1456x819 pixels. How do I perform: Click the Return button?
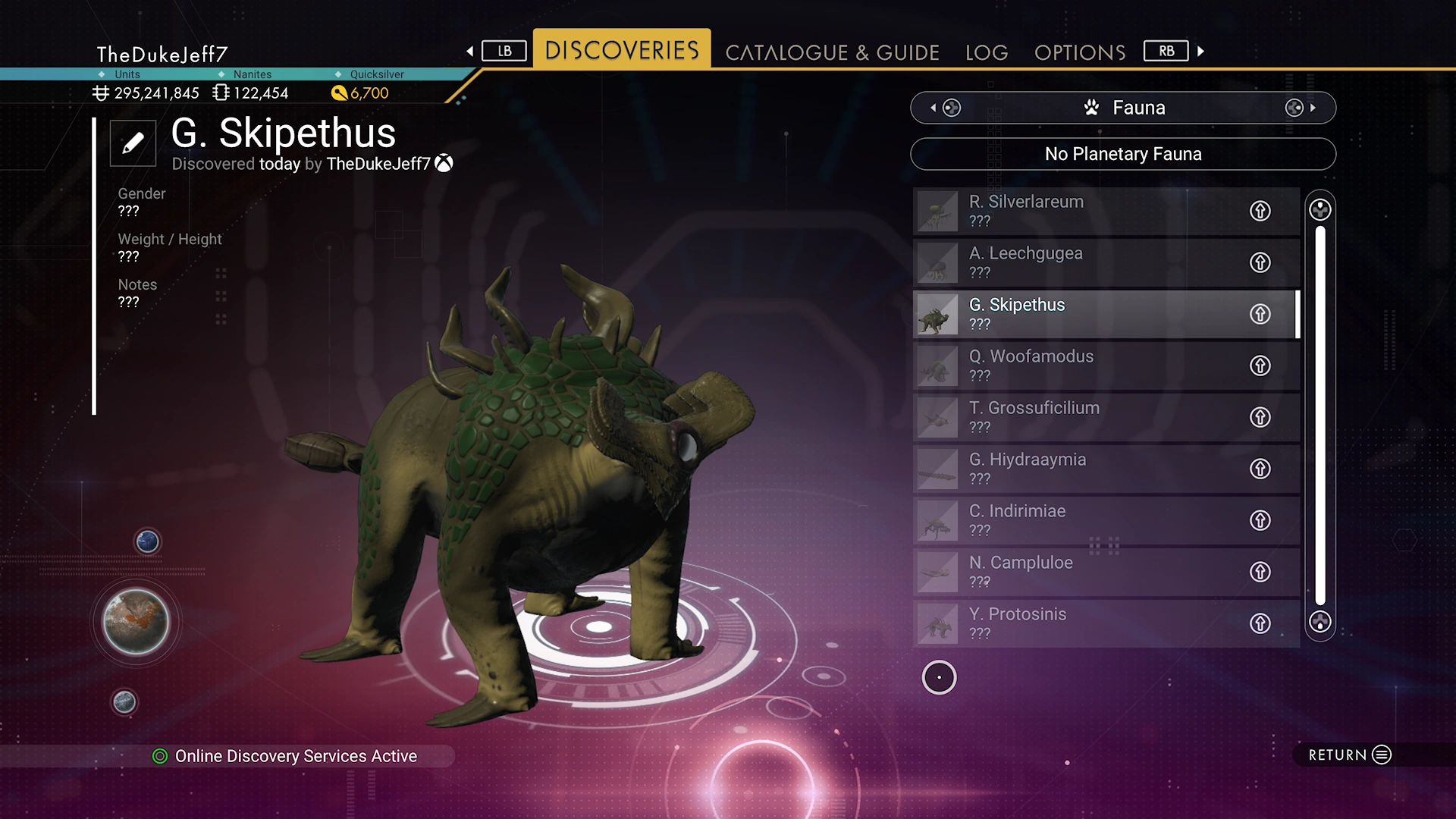click(x=1349, y=755)
